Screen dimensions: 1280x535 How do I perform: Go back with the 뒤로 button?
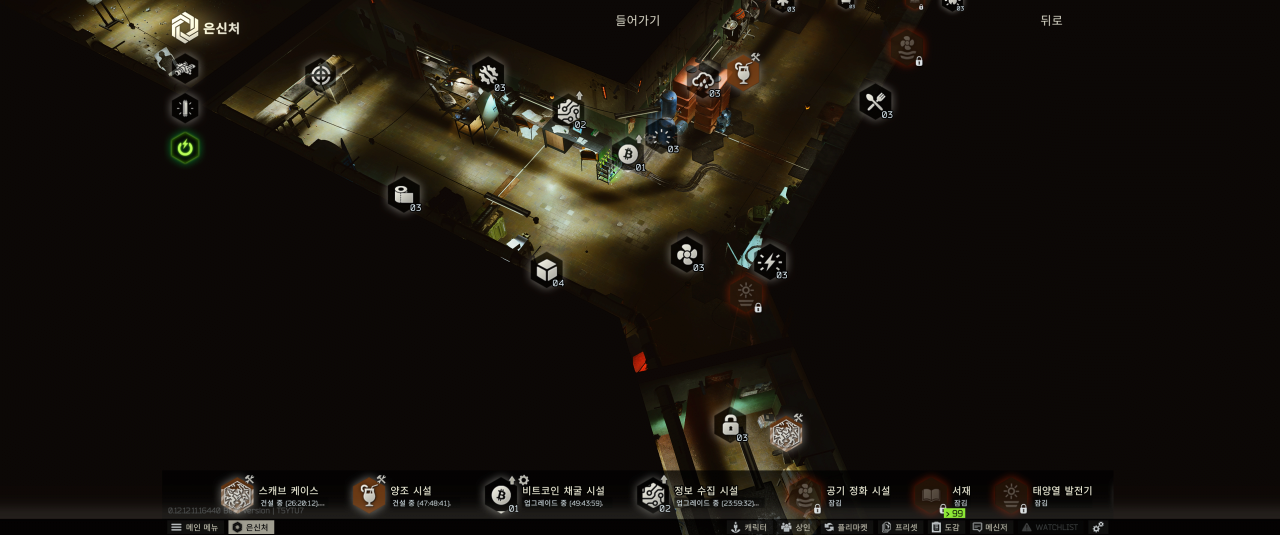point(1051,20)
